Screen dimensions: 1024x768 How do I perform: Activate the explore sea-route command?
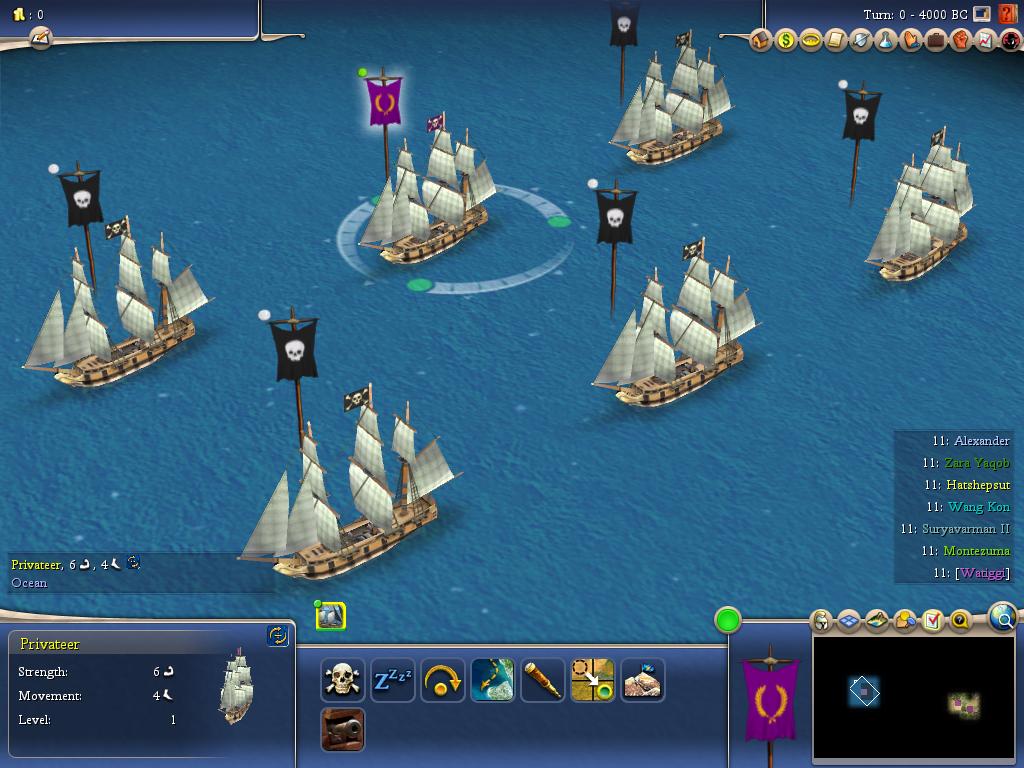(x=493, y=680)
